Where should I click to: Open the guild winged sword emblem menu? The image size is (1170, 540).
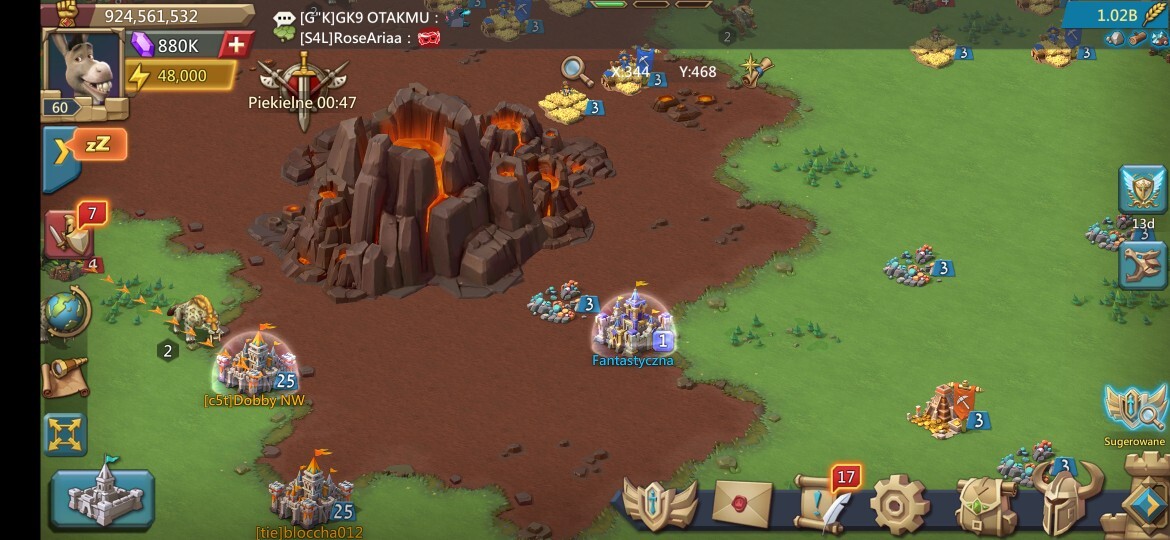coord(660,503)
